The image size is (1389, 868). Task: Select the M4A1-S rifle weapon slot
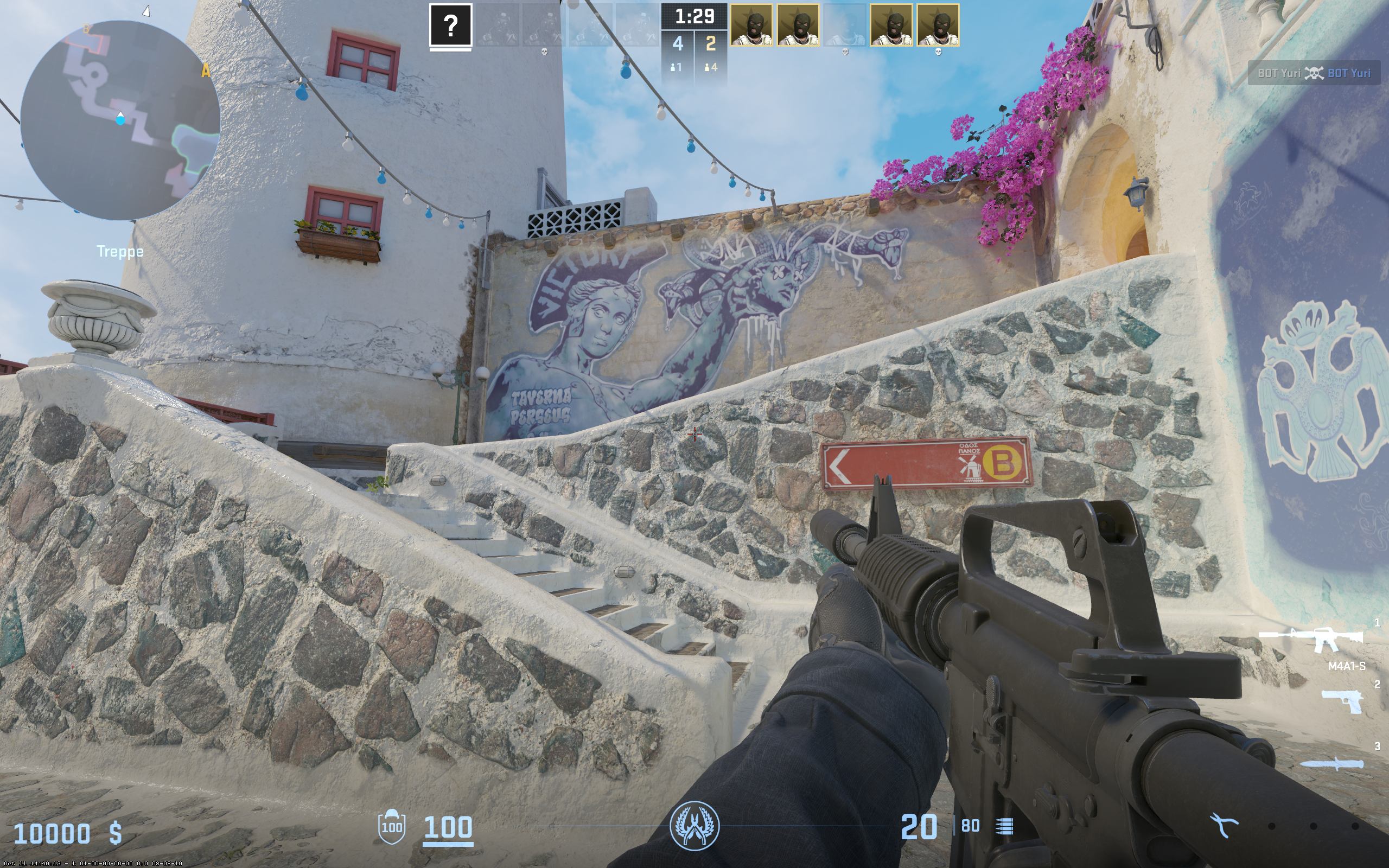coord(1311,640)
